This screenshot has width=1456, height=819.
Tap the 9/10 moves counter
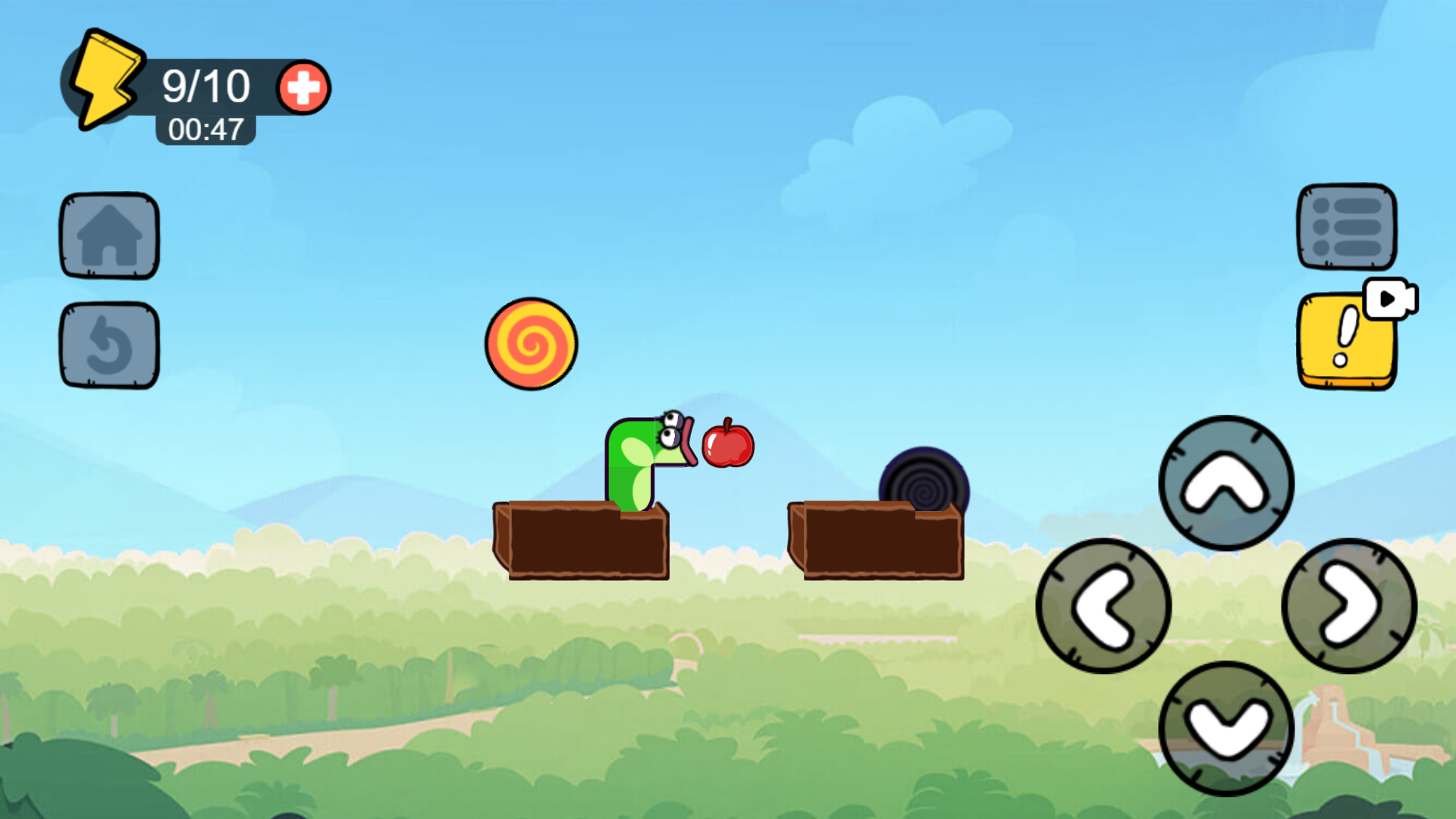point(206,85)
